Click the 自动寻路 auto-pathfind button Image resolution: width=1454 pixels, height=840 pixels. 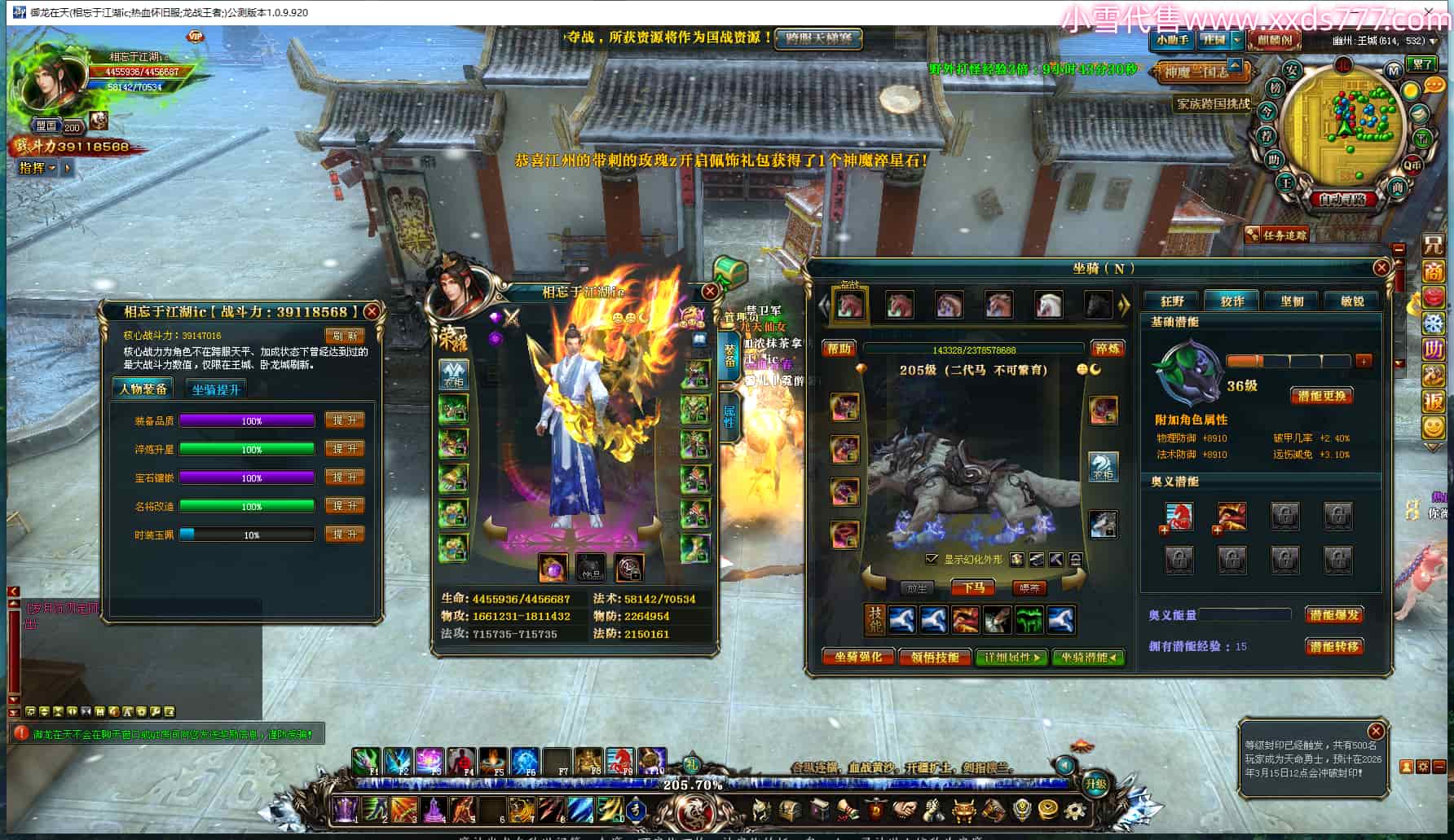(x=1342, y=198)
